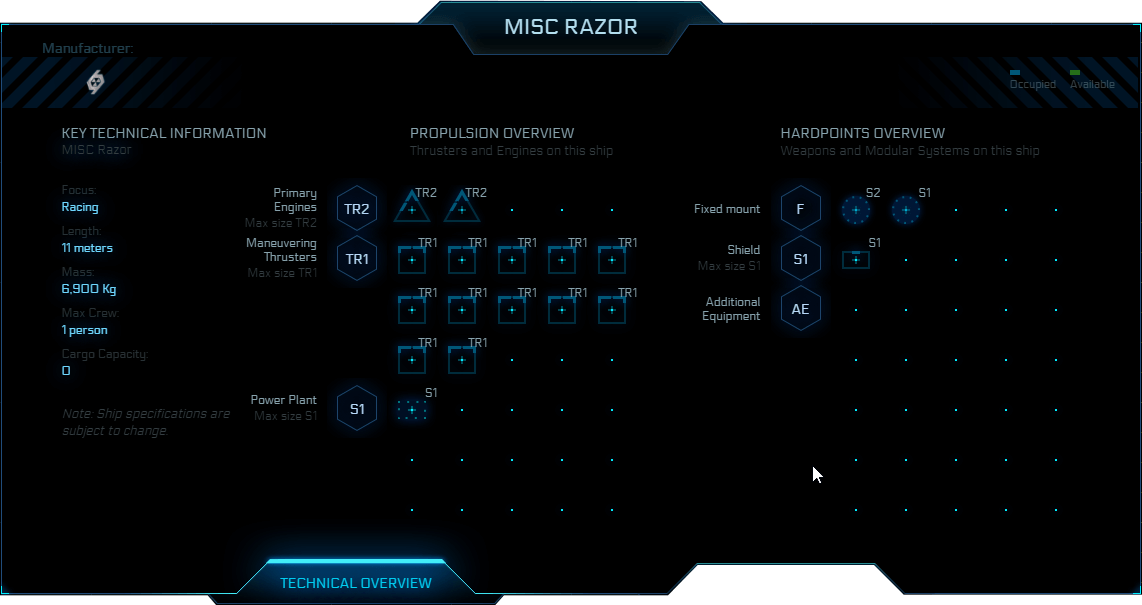The image size is (1142, 605).
Task: Select the S2 fixed mount hardpoint
Action: click(856, 210)
